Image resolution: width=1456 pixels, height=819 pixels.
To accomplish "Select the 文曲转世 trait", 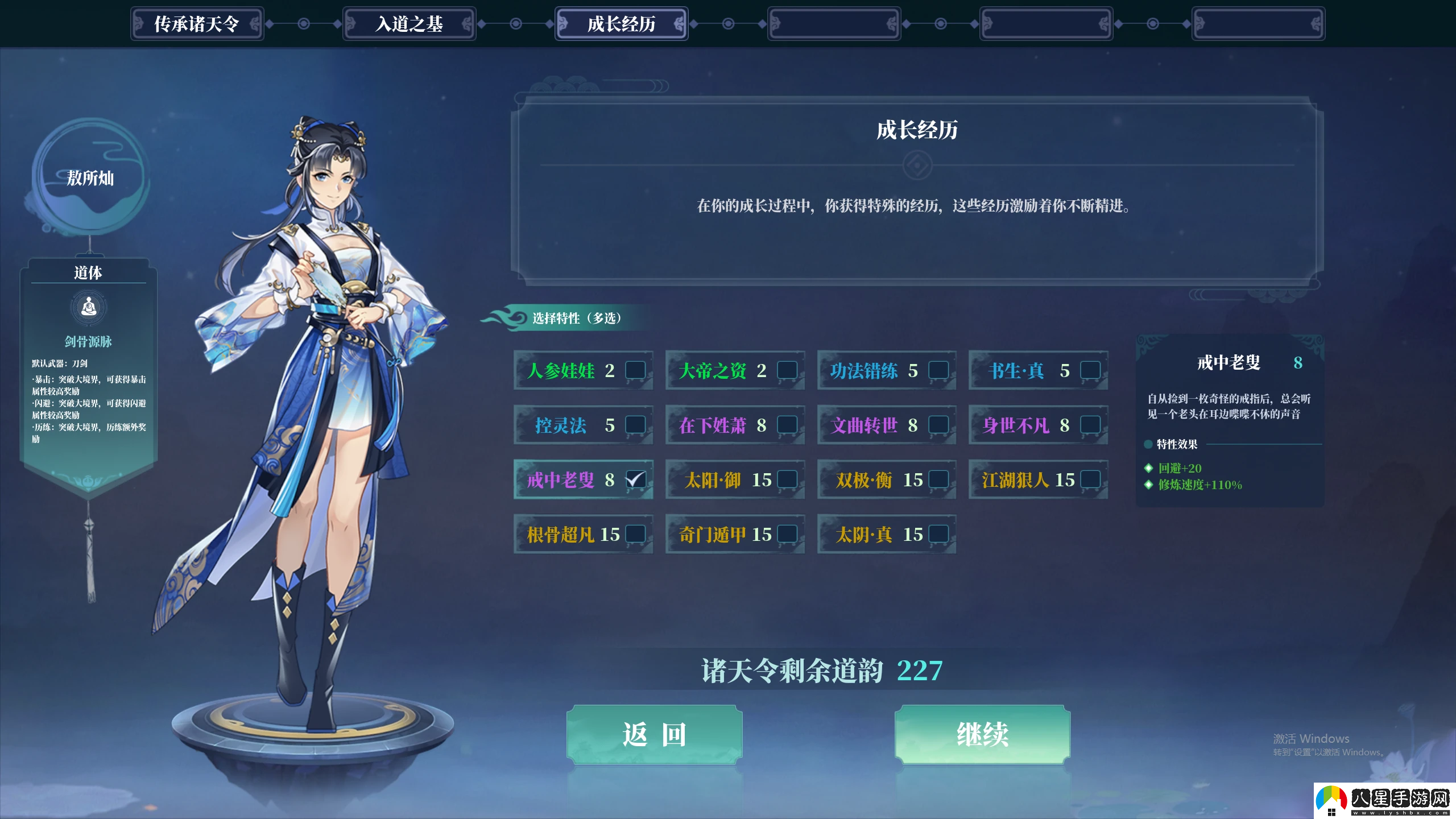I will pyautogui.click(x=938, y=425).
